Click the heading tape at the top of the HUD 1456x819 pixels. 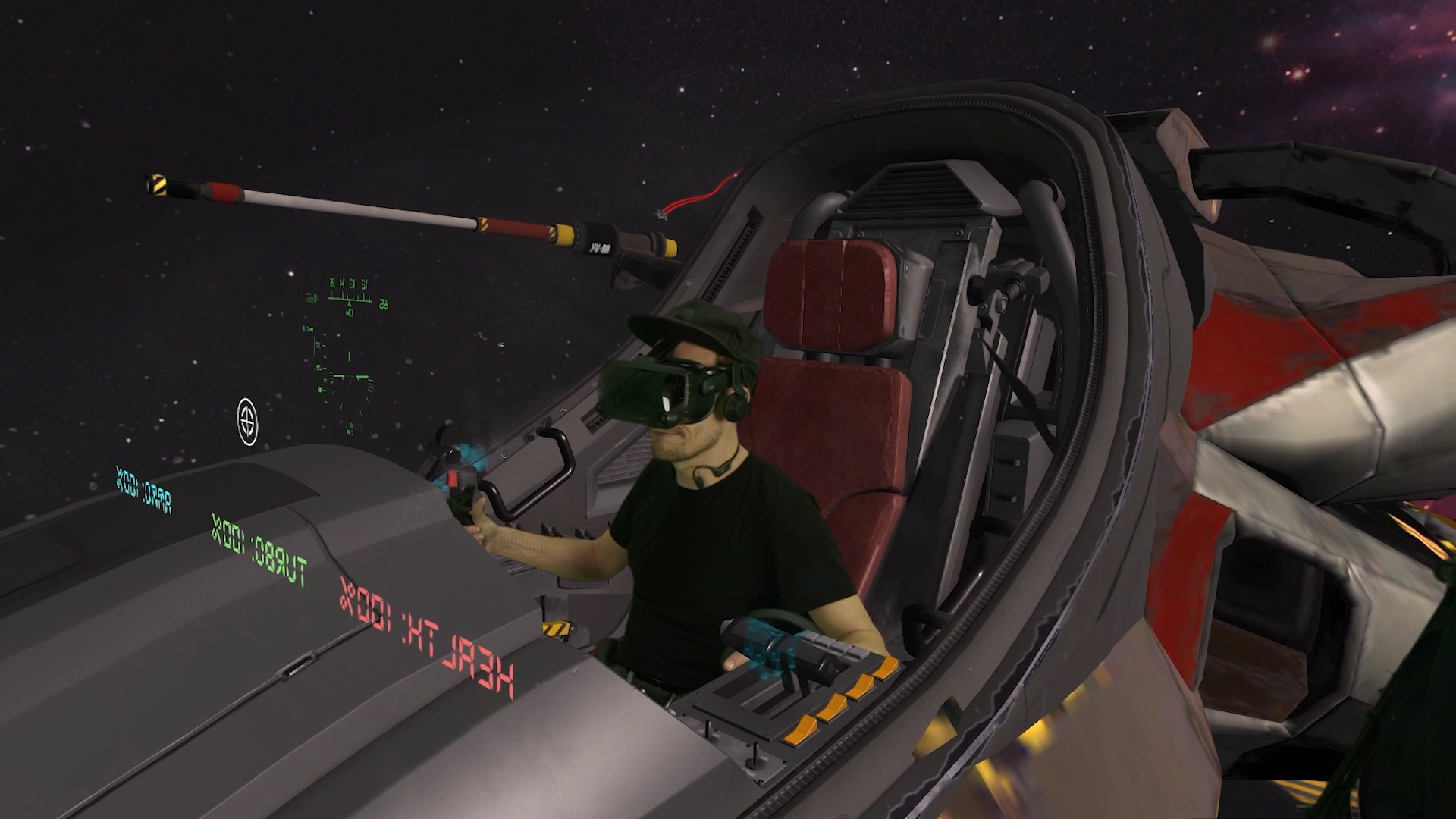(349, 297)
